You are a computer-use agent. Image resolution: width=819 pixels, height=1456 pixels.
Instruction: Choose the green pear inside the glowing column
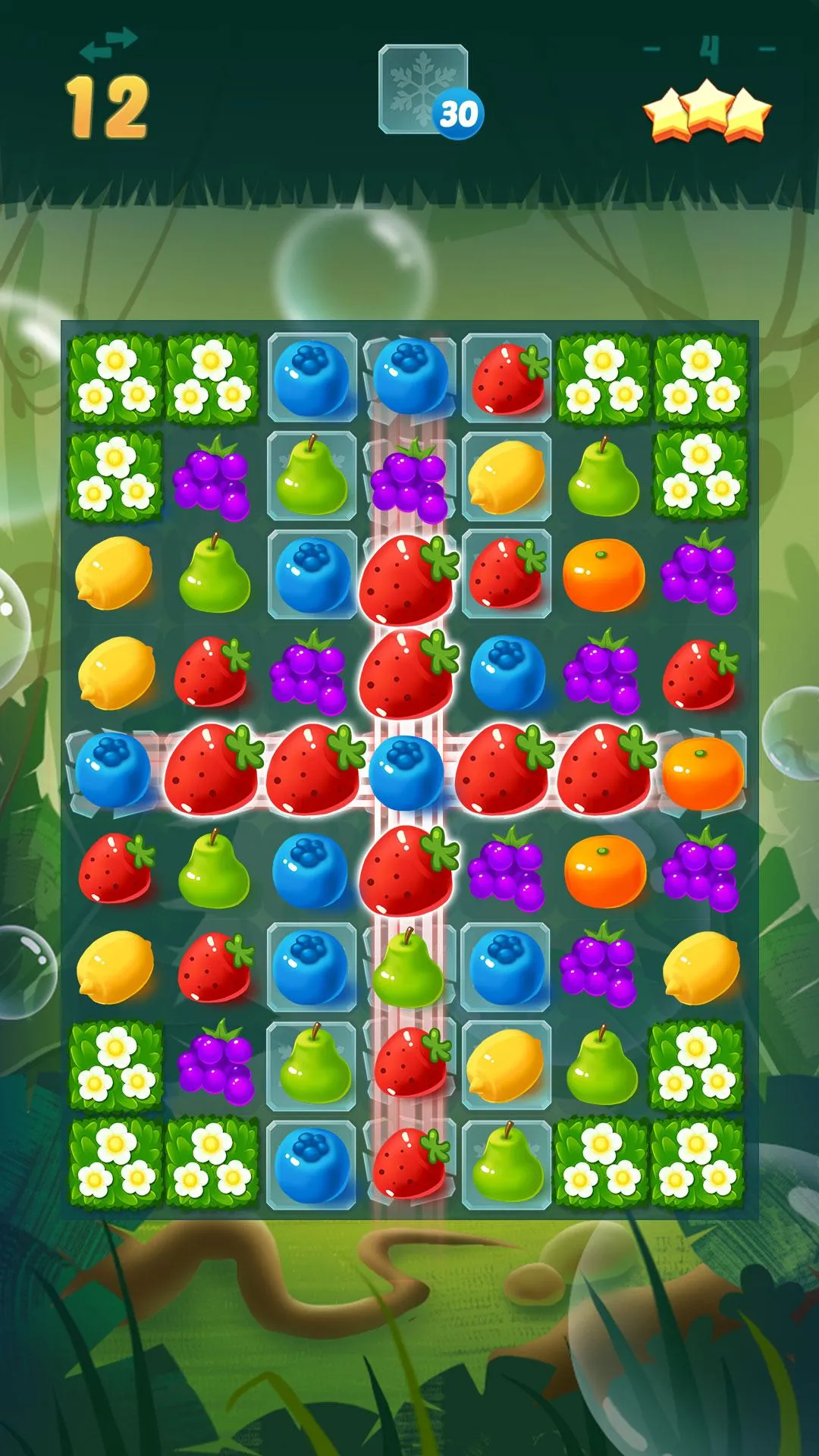[407, 969]
